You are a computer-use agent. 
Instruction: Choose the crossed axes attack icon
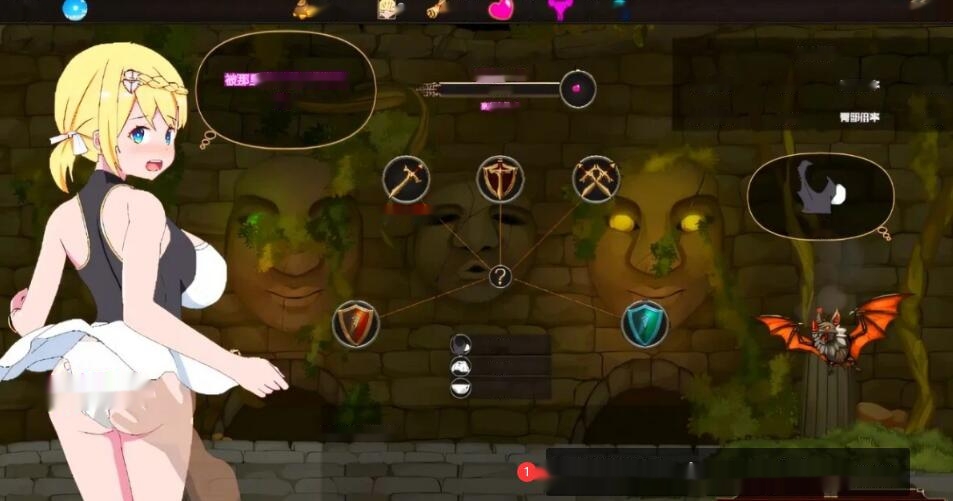(x=595, y=179)
